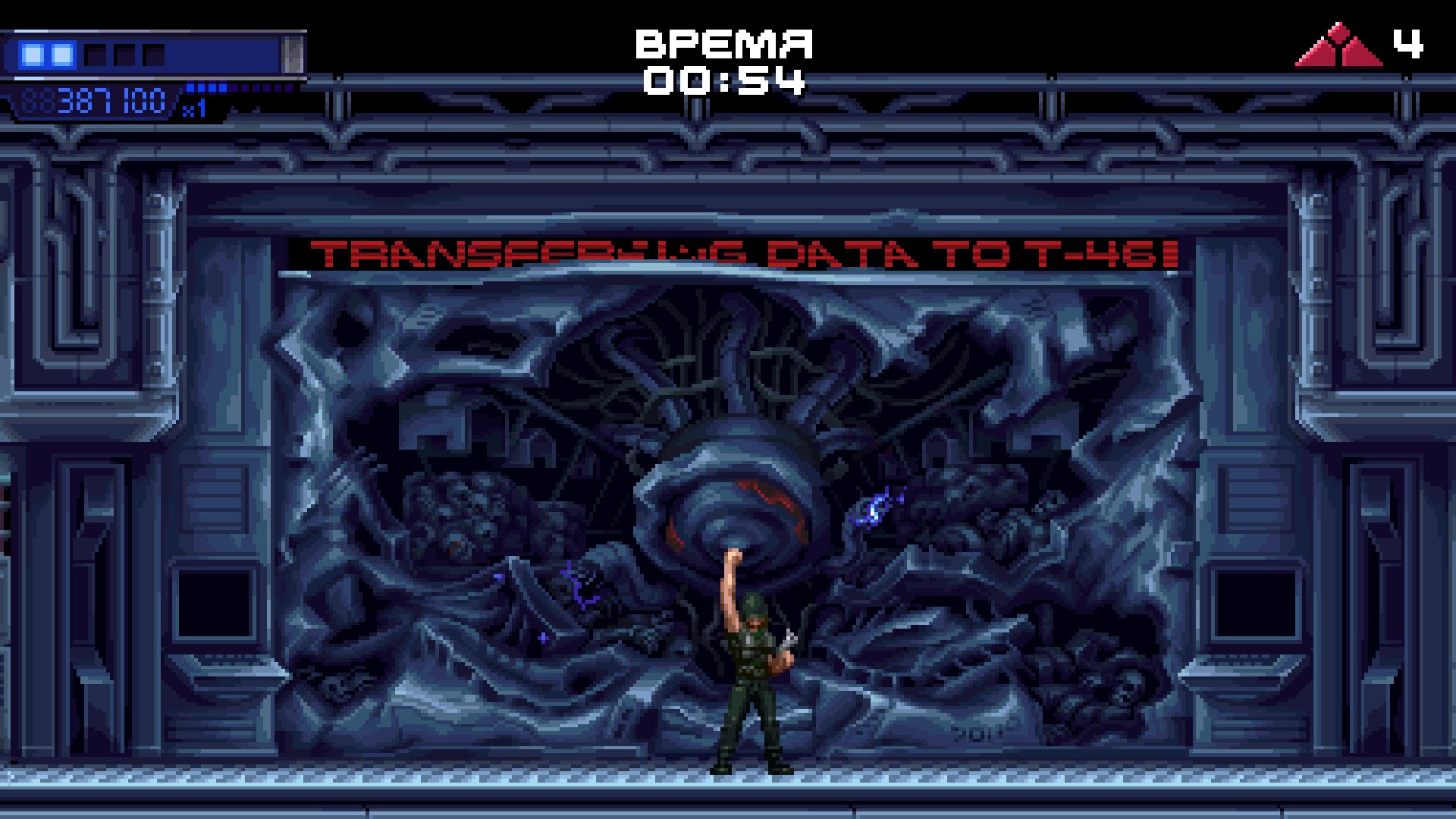Click the blue health gauge in the HUD

(152, 54)
